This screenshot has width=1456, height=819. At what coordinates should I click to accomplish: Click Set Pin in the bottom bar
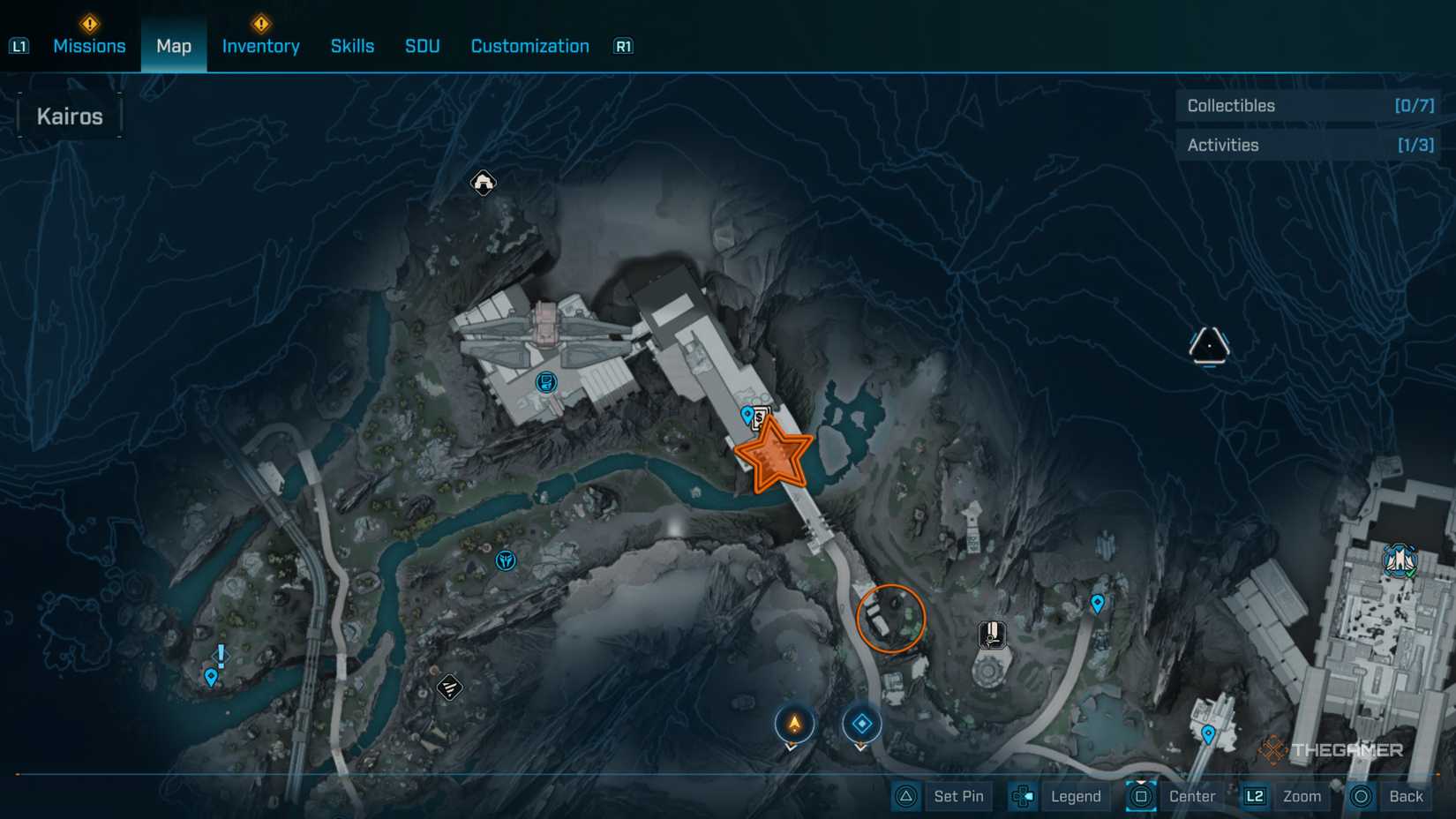point(958,795)
